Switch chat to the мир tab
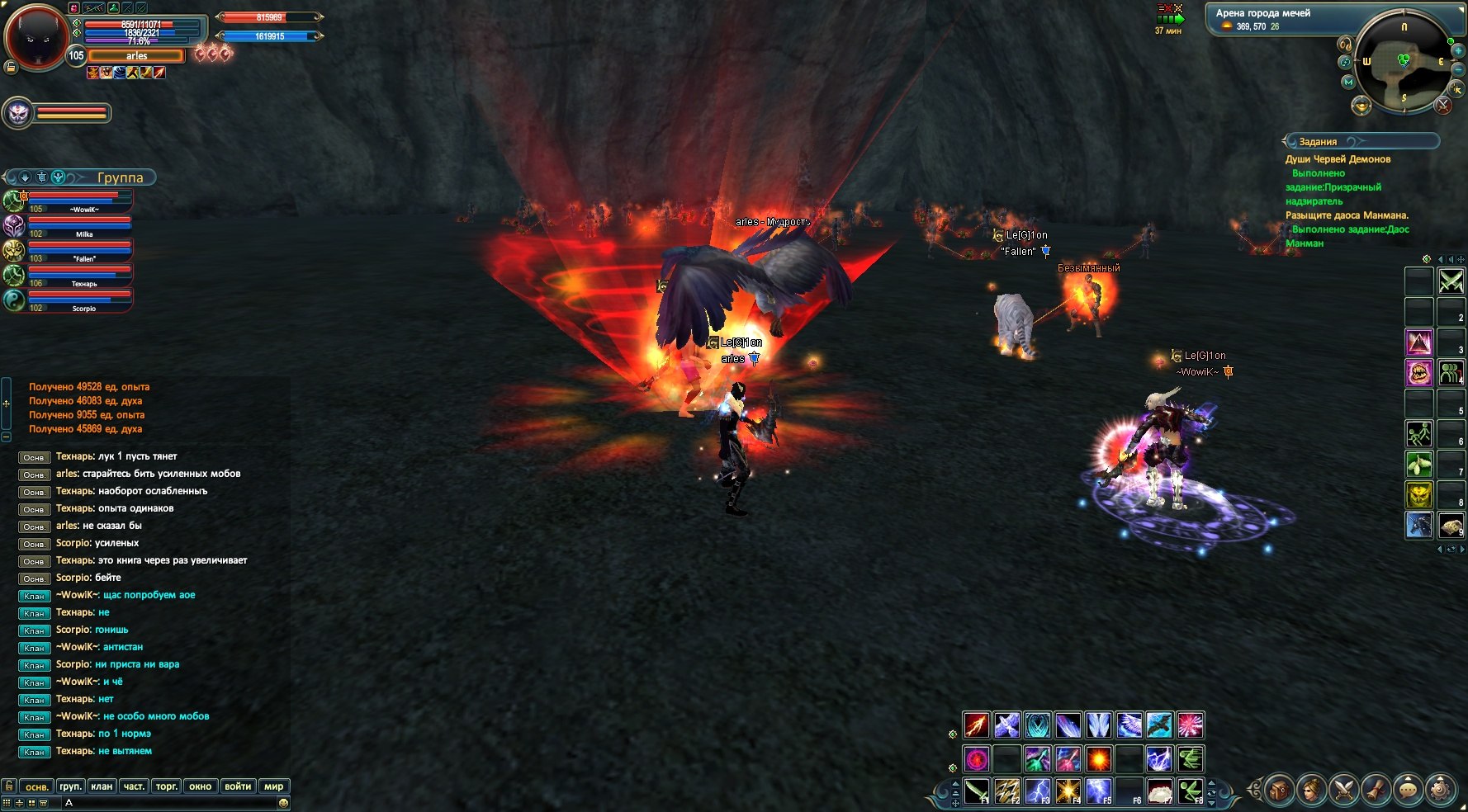The image size is (1468, 812). pyautogui.click(x=273, y=786)
